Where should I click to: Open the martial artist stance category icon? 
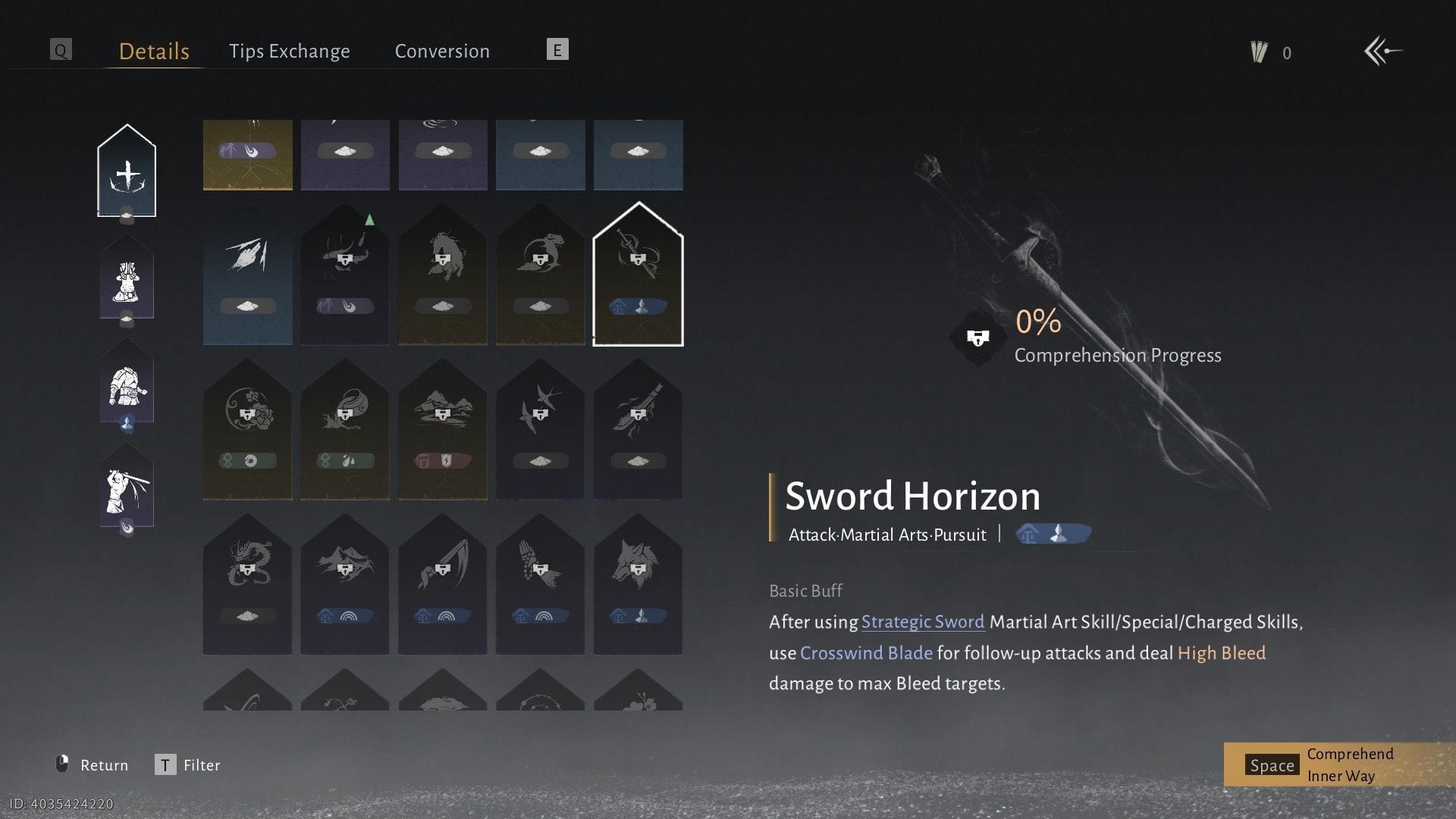[x=126, y=489]
